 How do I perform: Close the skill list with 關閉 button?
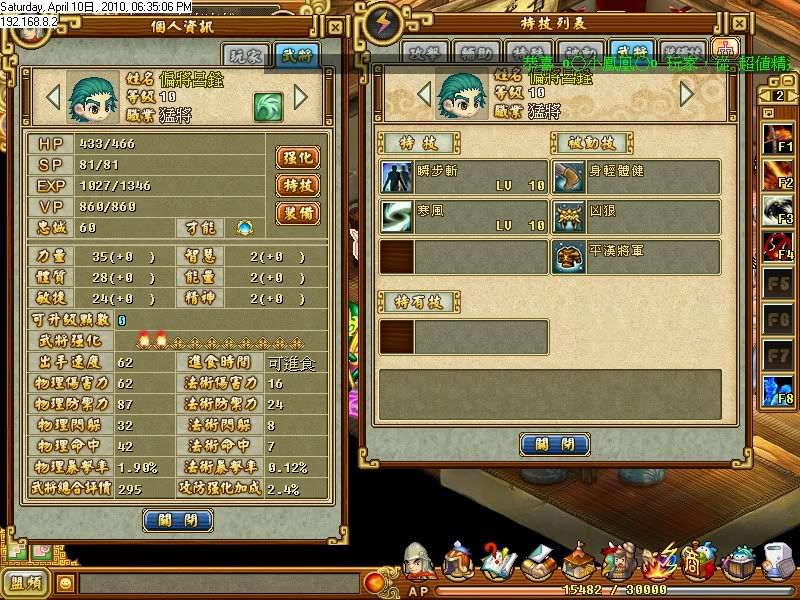click(554, 444)
